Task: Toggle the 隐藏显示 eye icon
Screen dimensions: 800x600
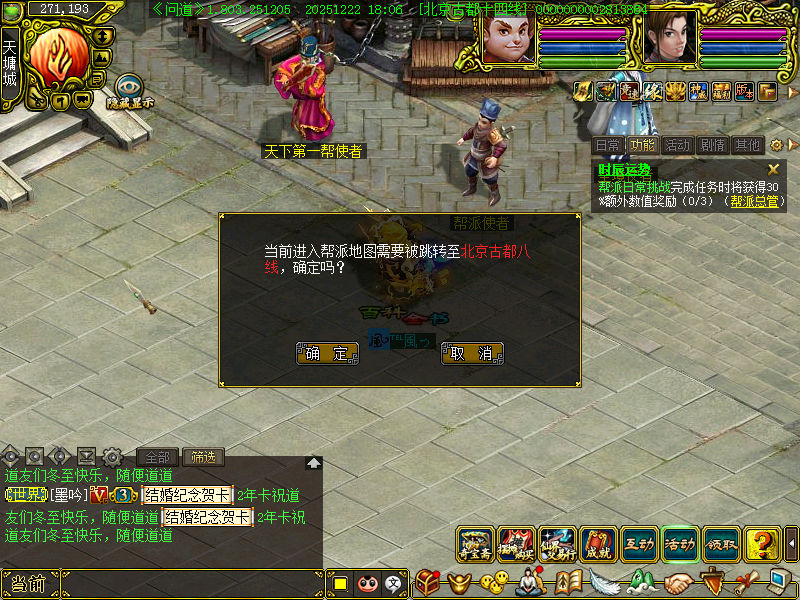Action: click(129, 88)
